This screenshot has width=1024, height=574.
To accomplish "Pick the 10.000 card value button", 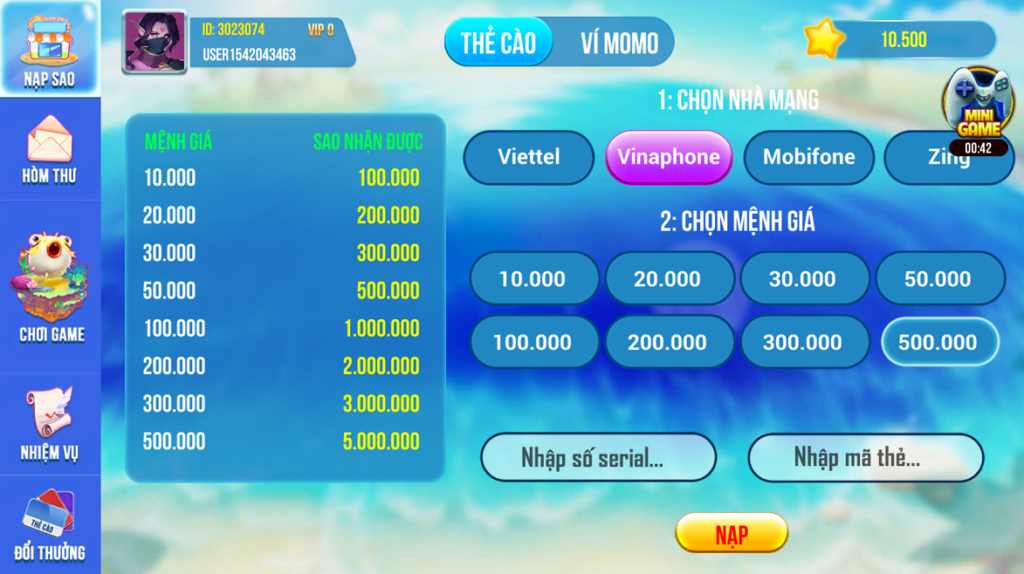I will [533, 279].
